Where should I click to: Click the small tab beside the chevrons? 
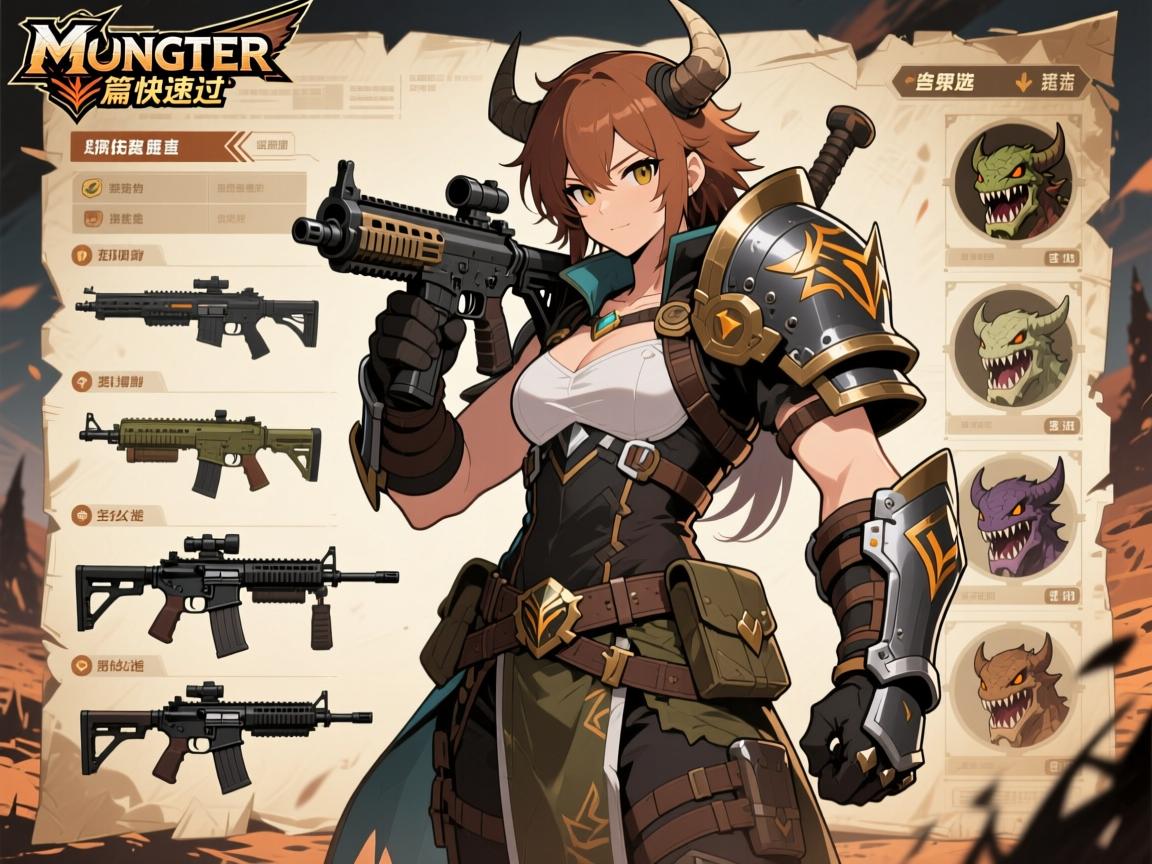pos(272,144)
